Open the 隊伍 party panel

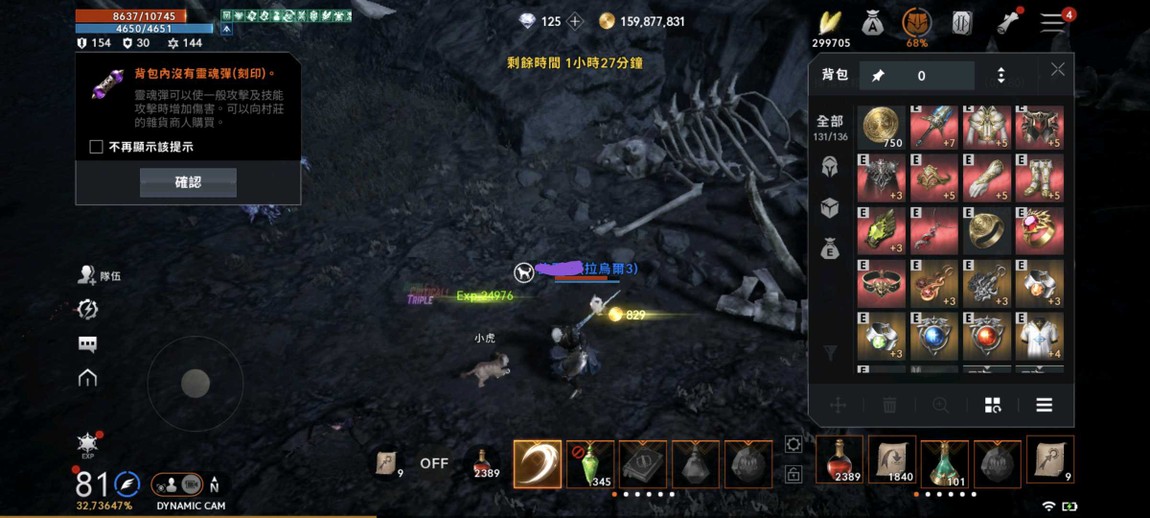[x=100, y=275]
